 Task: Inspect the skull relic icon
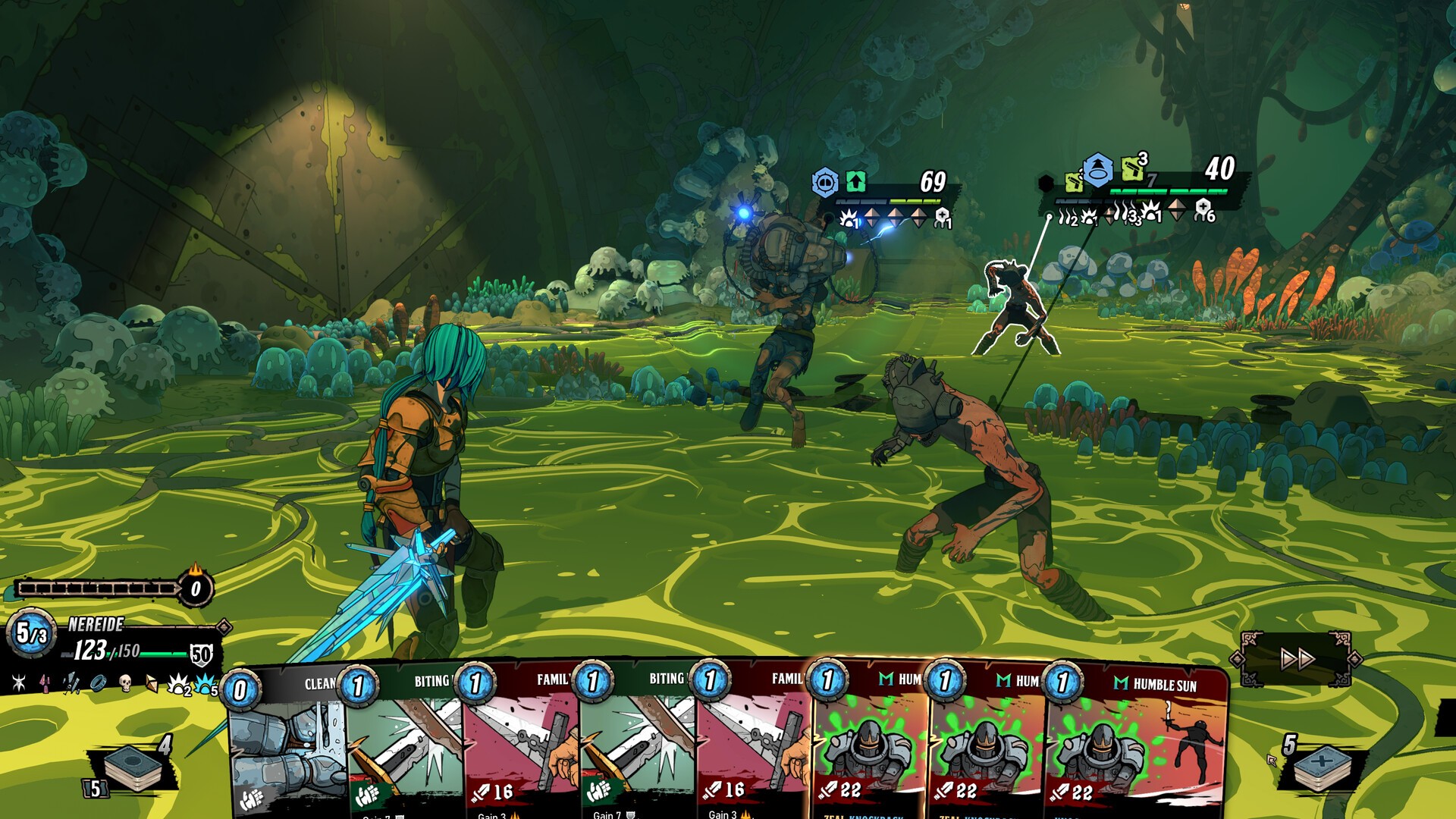coord(126,683)
